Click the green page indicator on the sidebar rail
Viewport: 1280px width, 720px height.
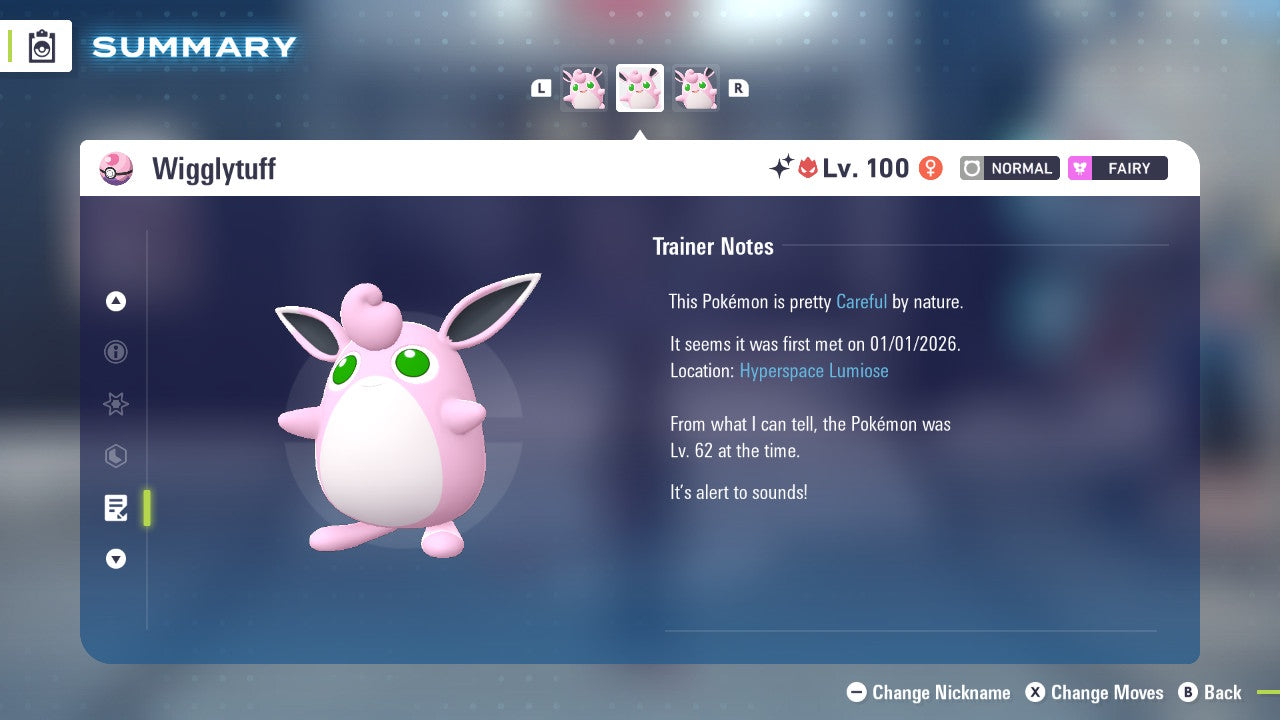coord(146,508)
